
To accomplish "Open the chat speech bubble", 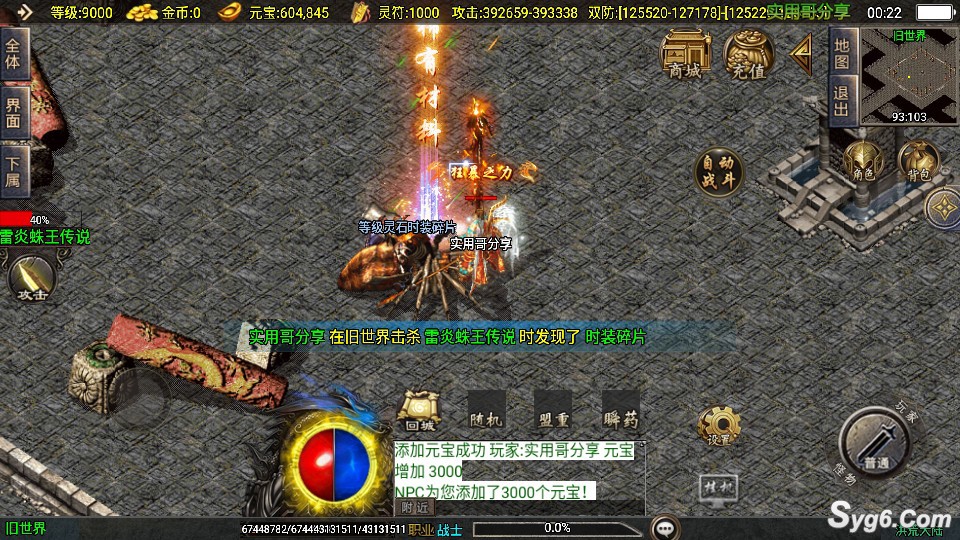I will pos(663,527).
